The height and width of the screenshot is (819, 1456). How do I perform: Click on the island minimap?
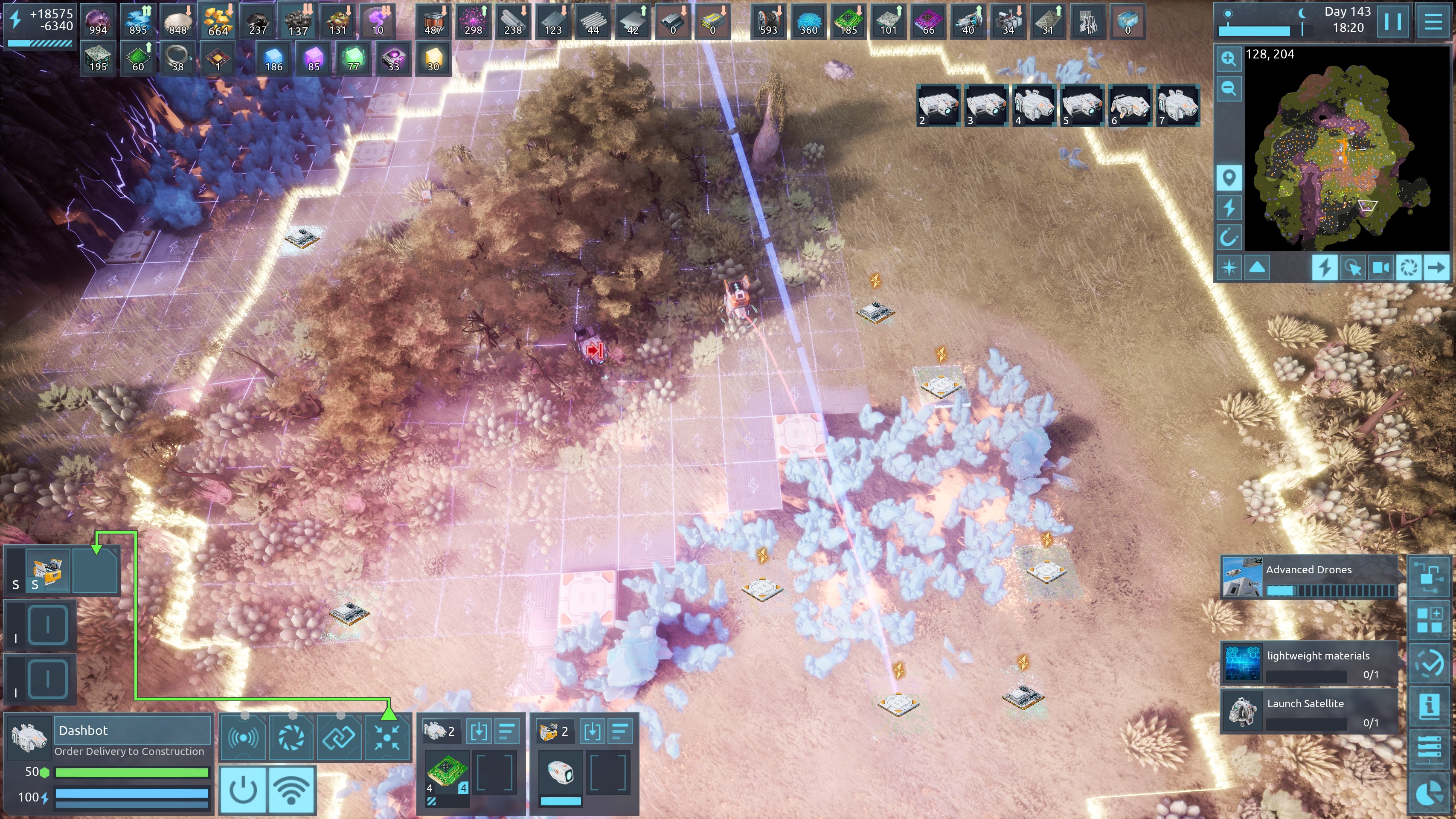pos(1345,158)
